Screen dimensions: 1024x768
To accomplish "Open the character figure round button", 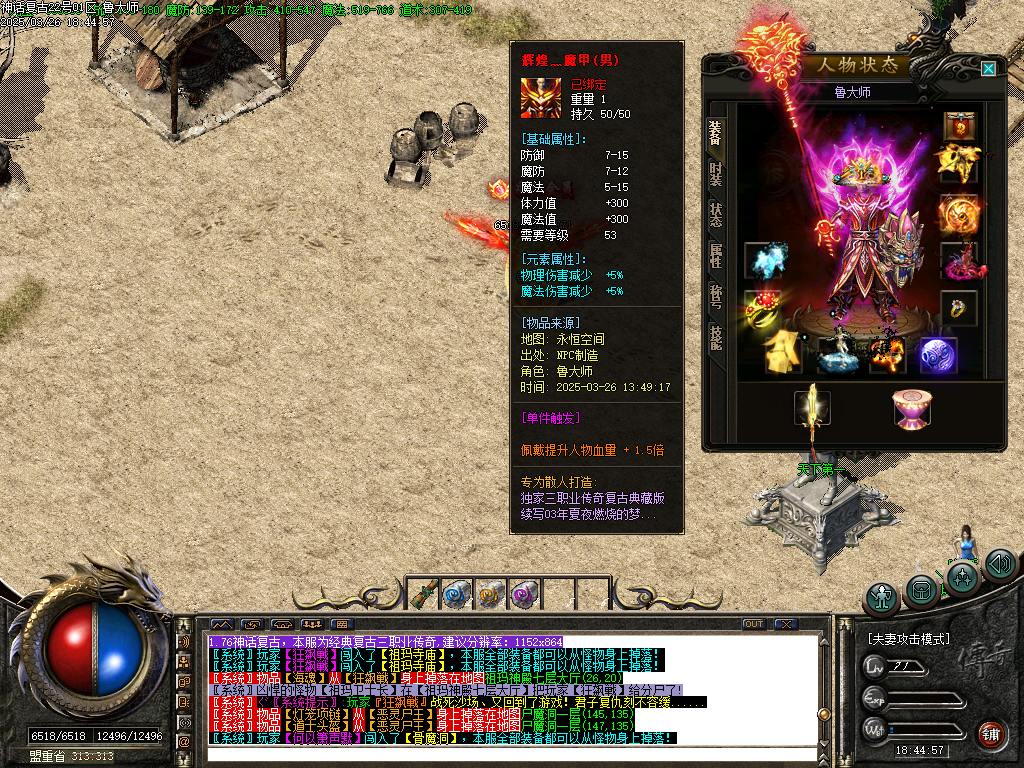I will click(882, 598).
